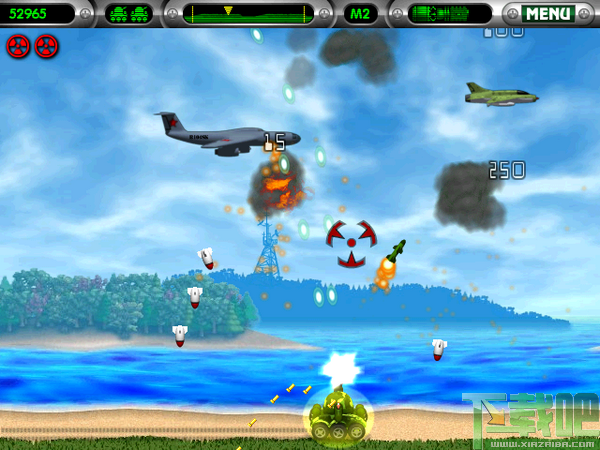Viewport: 600px width, 450px height.
Task: Open the MENU button
Action: (548, 14)
